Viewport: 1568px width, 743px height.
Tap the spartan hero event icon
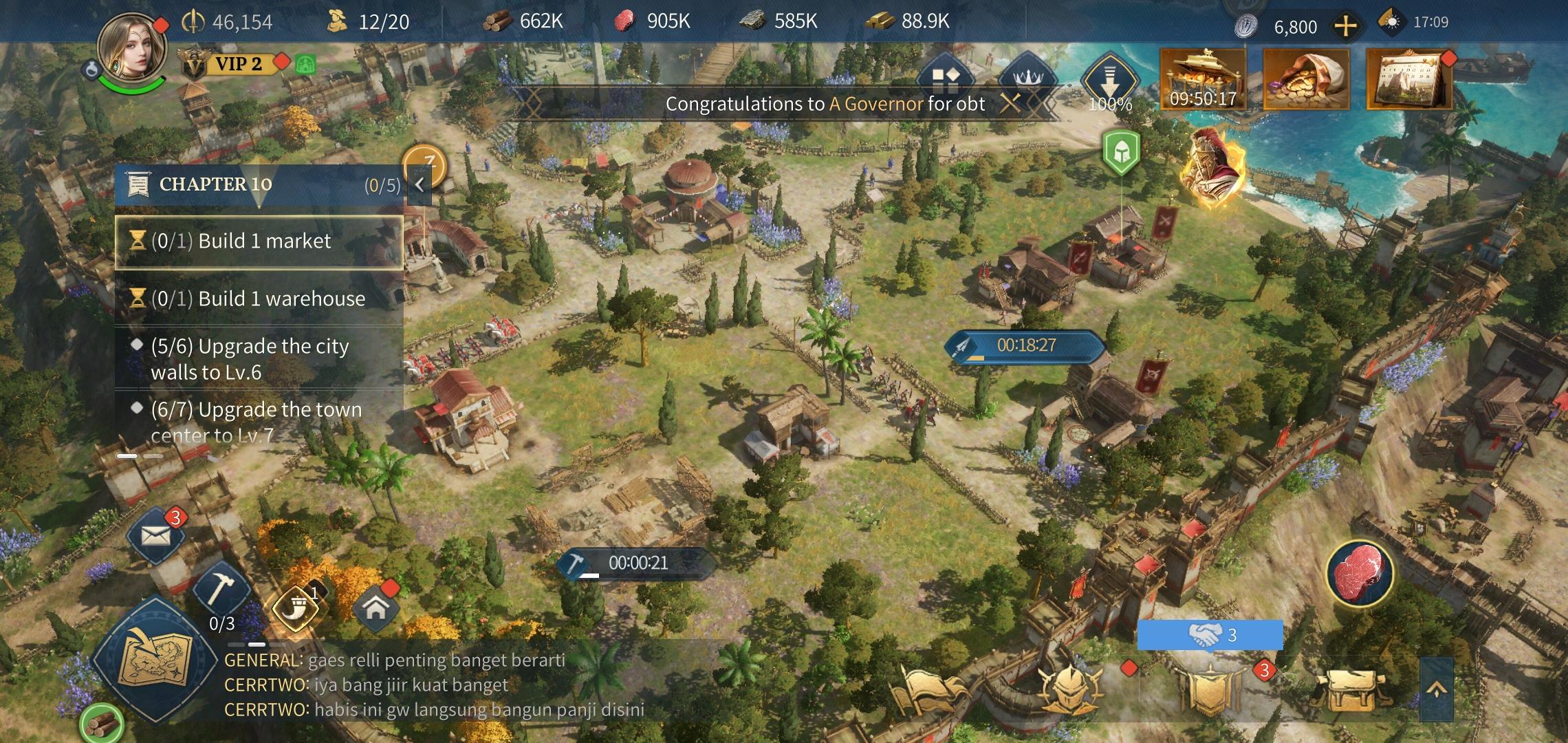[x=1212, y=169]
